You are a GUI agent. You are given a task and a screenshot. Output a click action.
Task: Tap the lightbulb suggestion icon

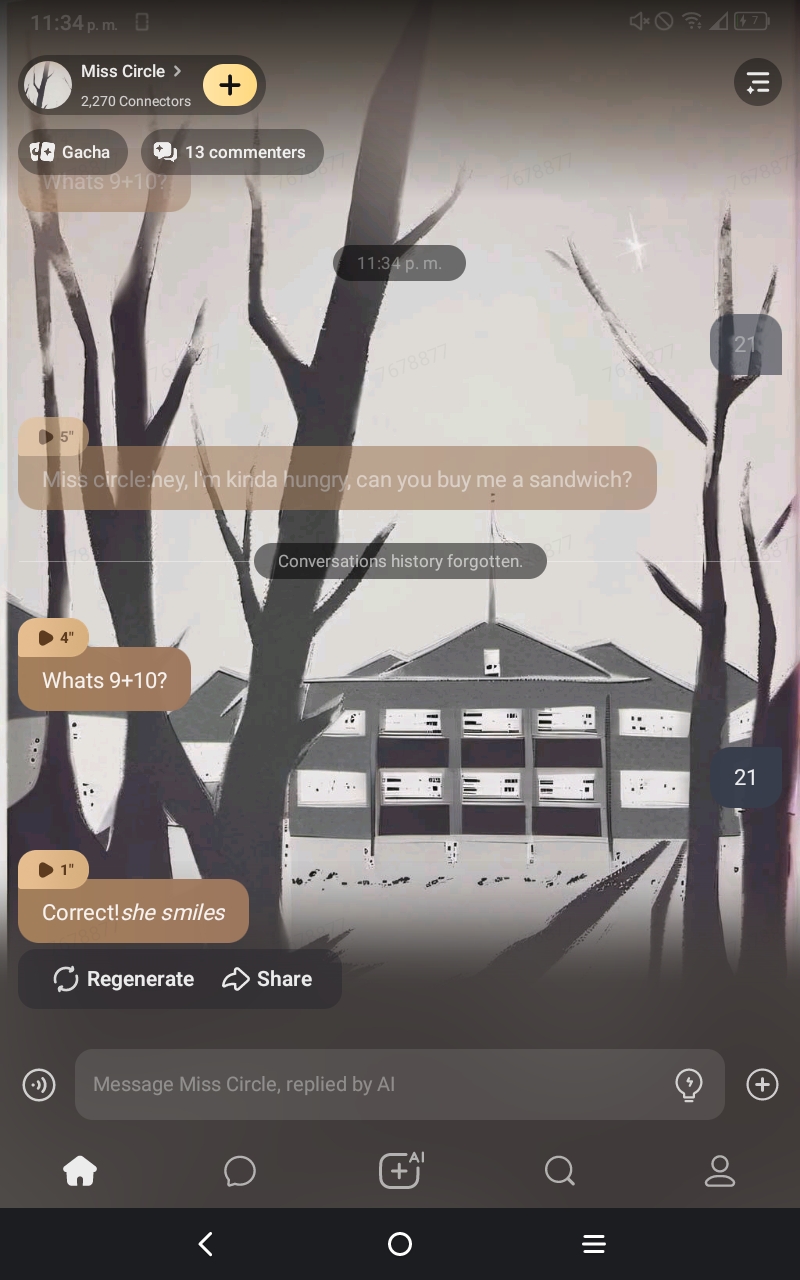pos(689,1084)
